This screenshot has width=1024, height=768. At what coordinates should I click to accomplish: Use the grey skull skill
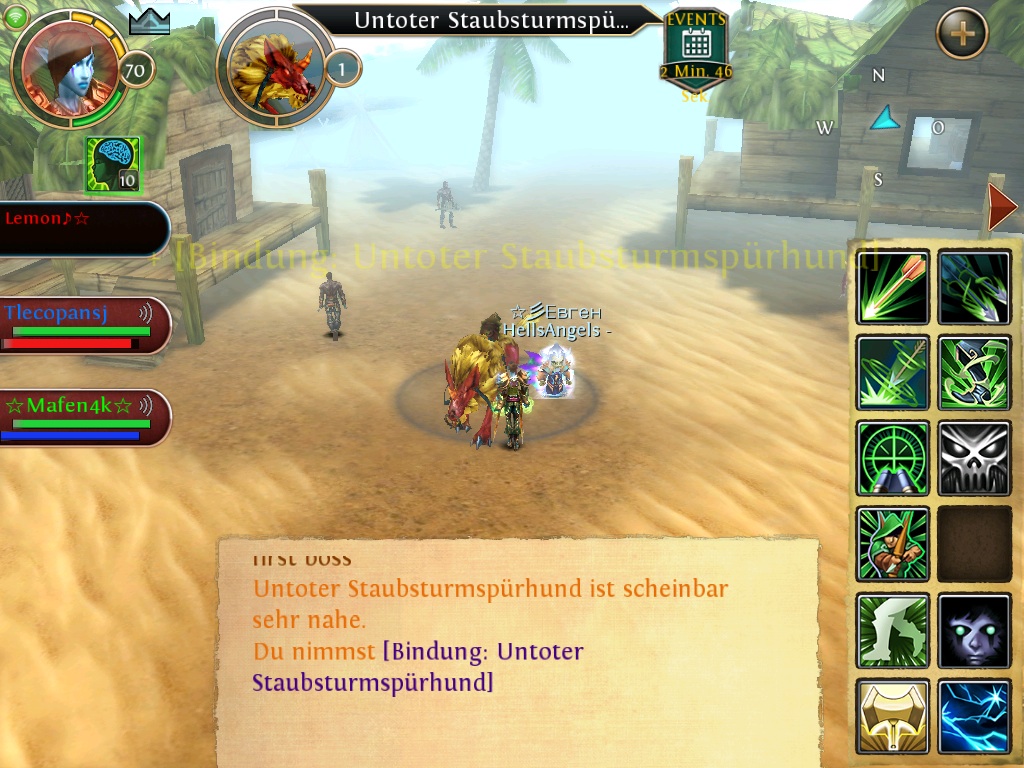pyautogui.click(x=974, y=458)
